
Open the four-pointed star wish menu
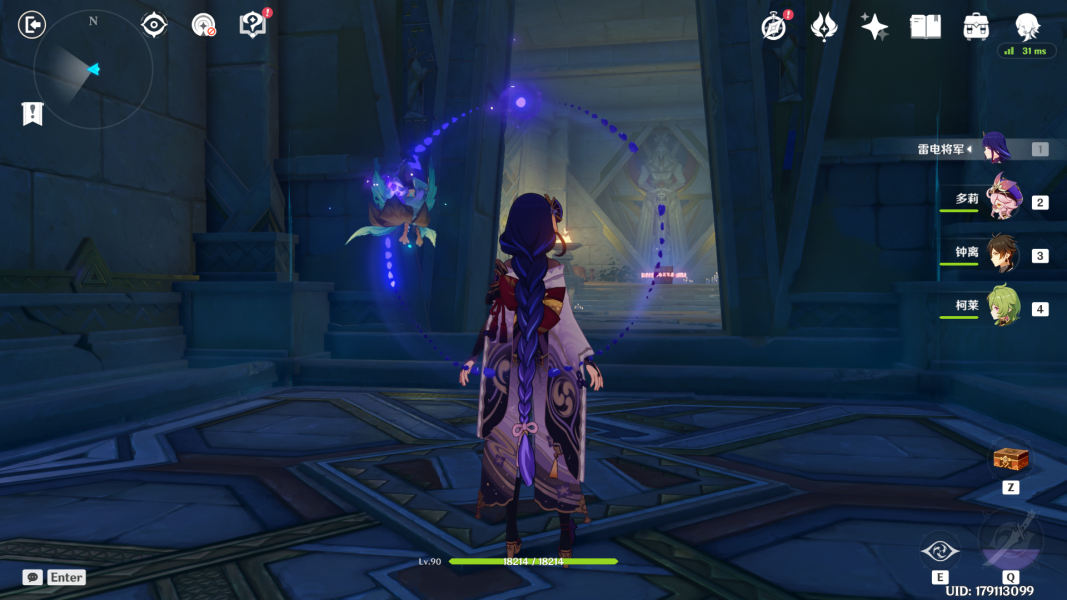pos(875,27)
